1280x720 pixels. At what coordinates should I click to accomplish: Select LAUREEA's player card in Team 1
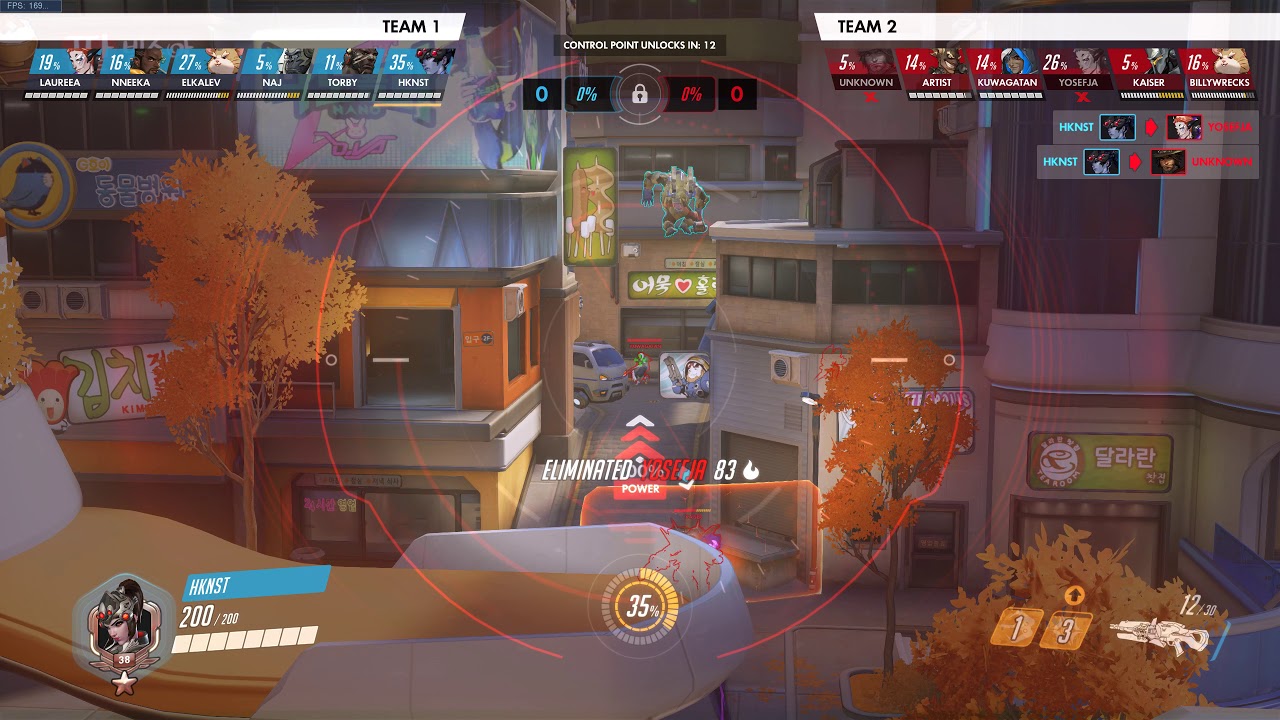pos(61,70)
